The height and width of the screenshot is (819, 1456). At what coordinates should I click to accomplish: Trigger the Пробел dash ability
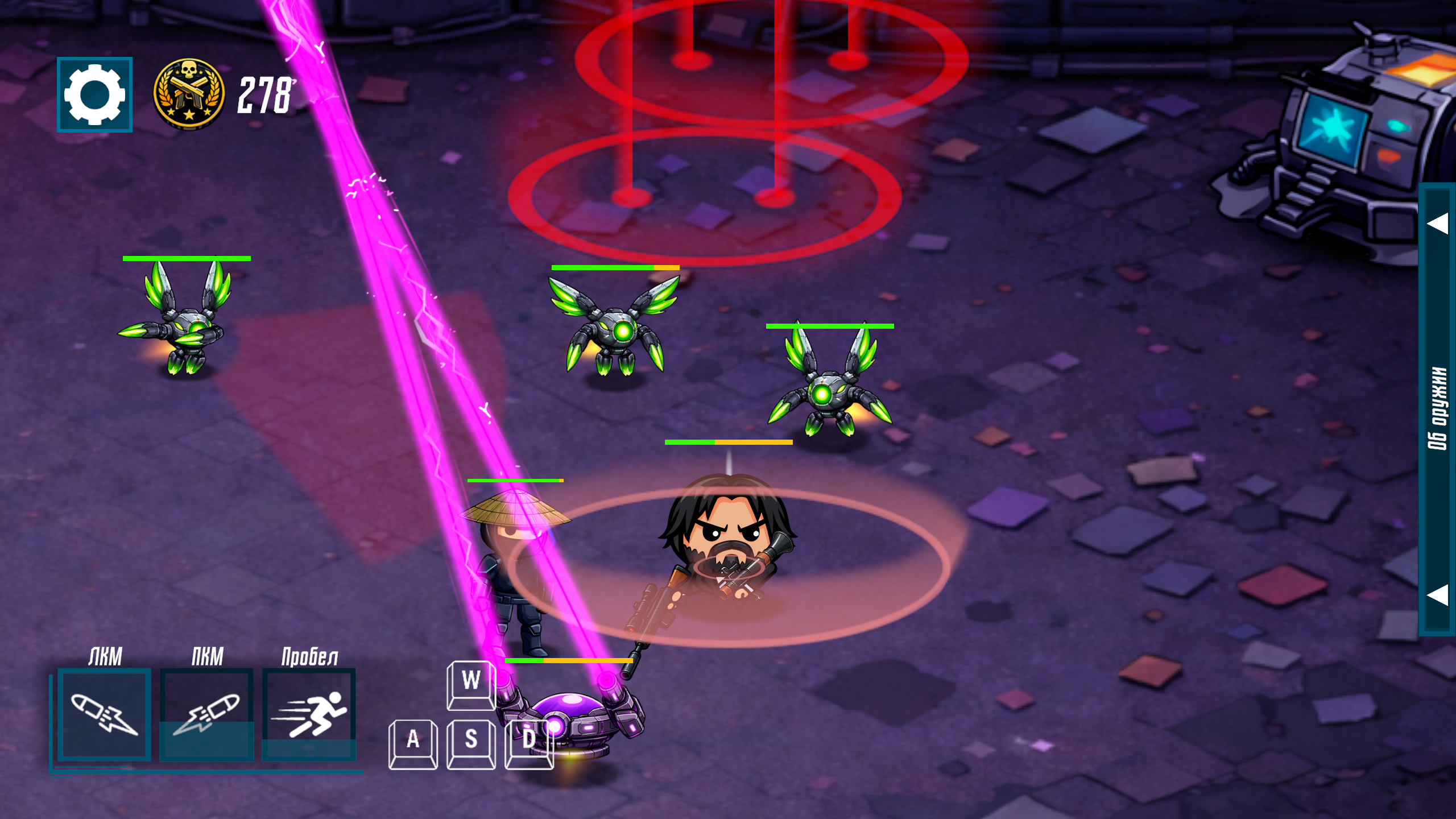pyautogui.click(x=309, y=714)
